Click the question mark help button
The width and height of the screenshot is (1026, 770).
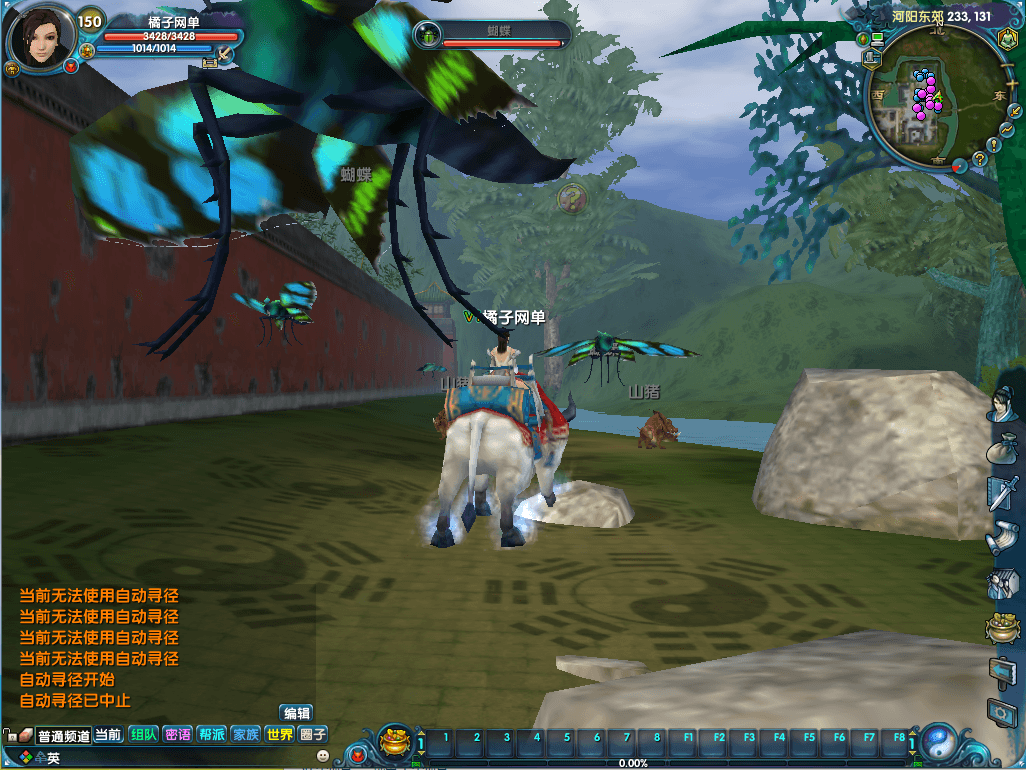[980, 158]
